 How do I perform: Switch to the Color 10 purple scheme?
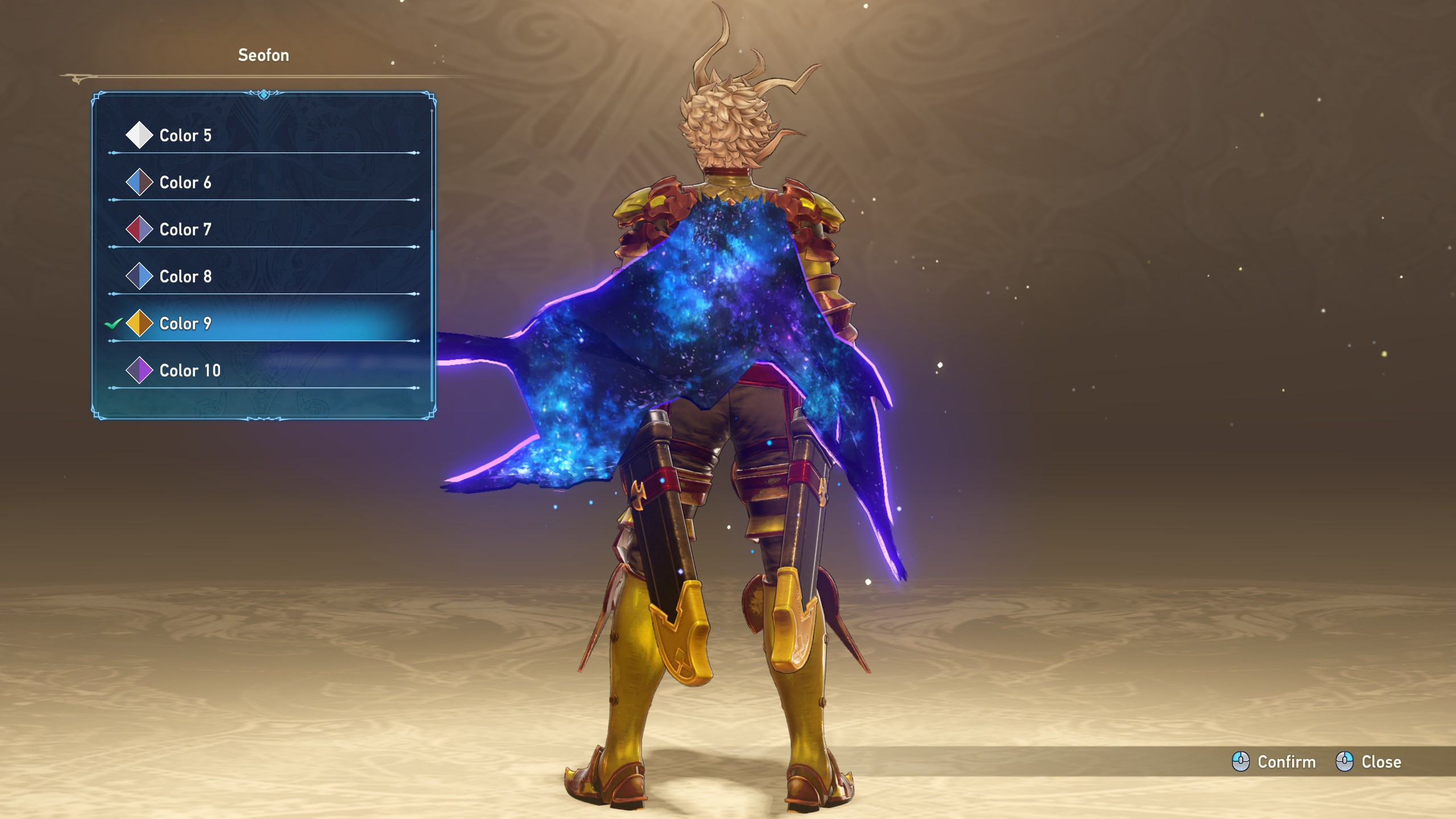[189, 371]
